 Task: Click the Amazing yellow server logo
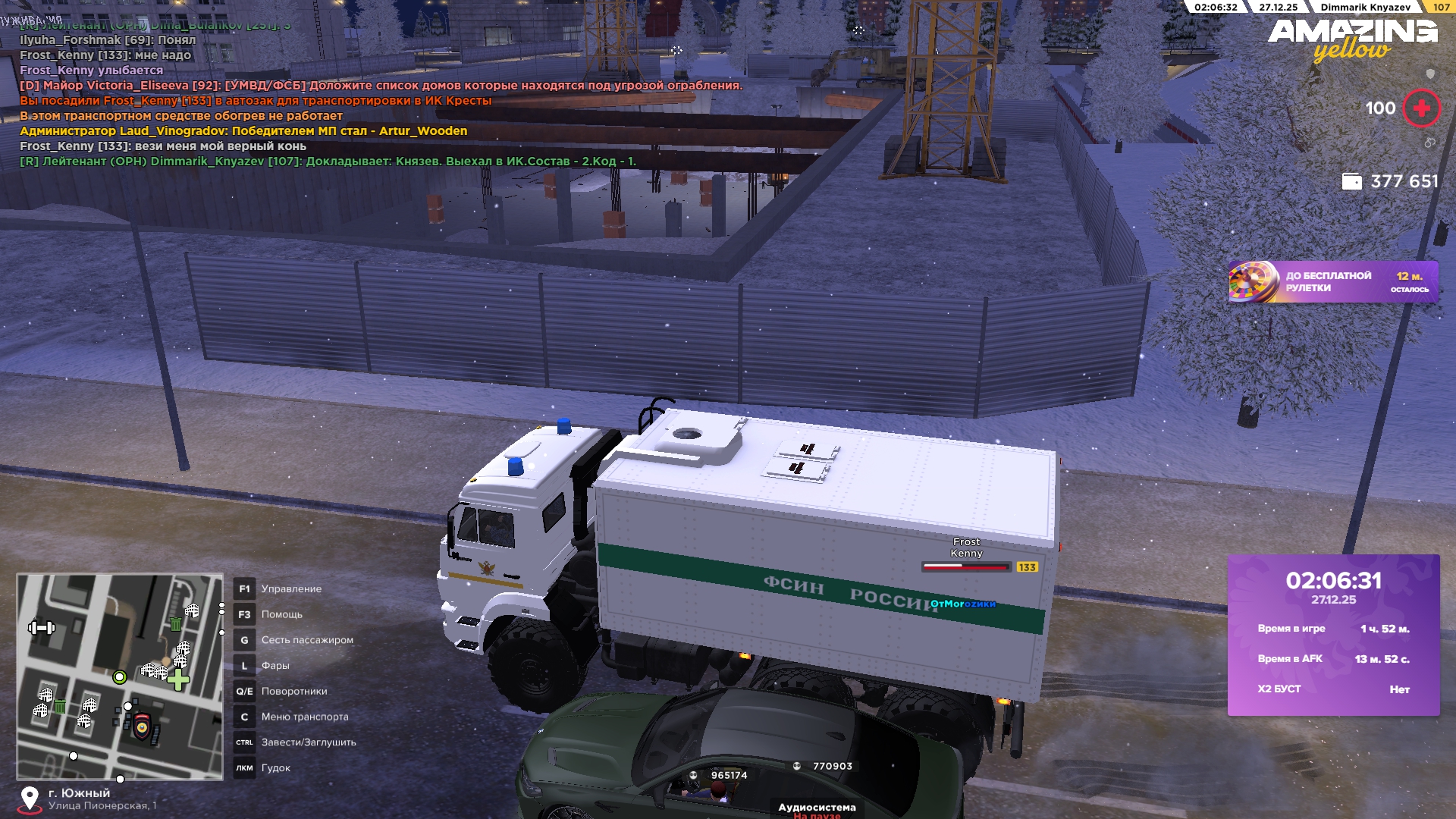1352,39
